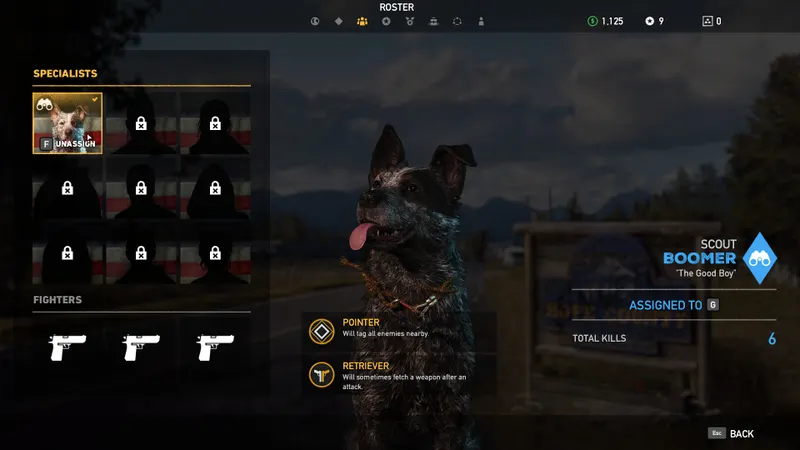This screenshot has width=800, height=450.
Task: Switch to the single-person character tab
Action: coord(481,21)
